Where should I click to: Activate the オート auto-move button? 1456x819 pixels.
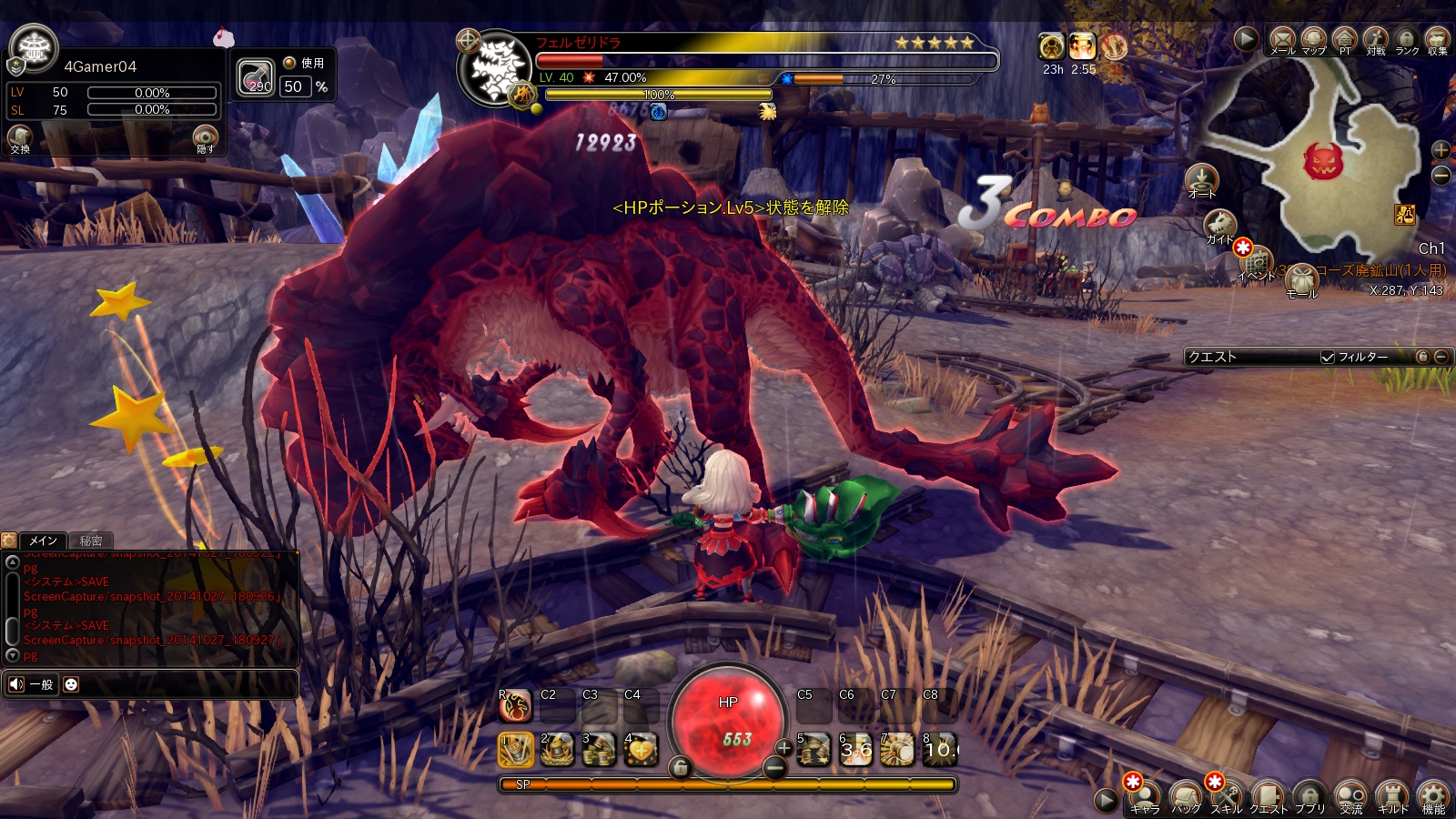click(1201, 180)
